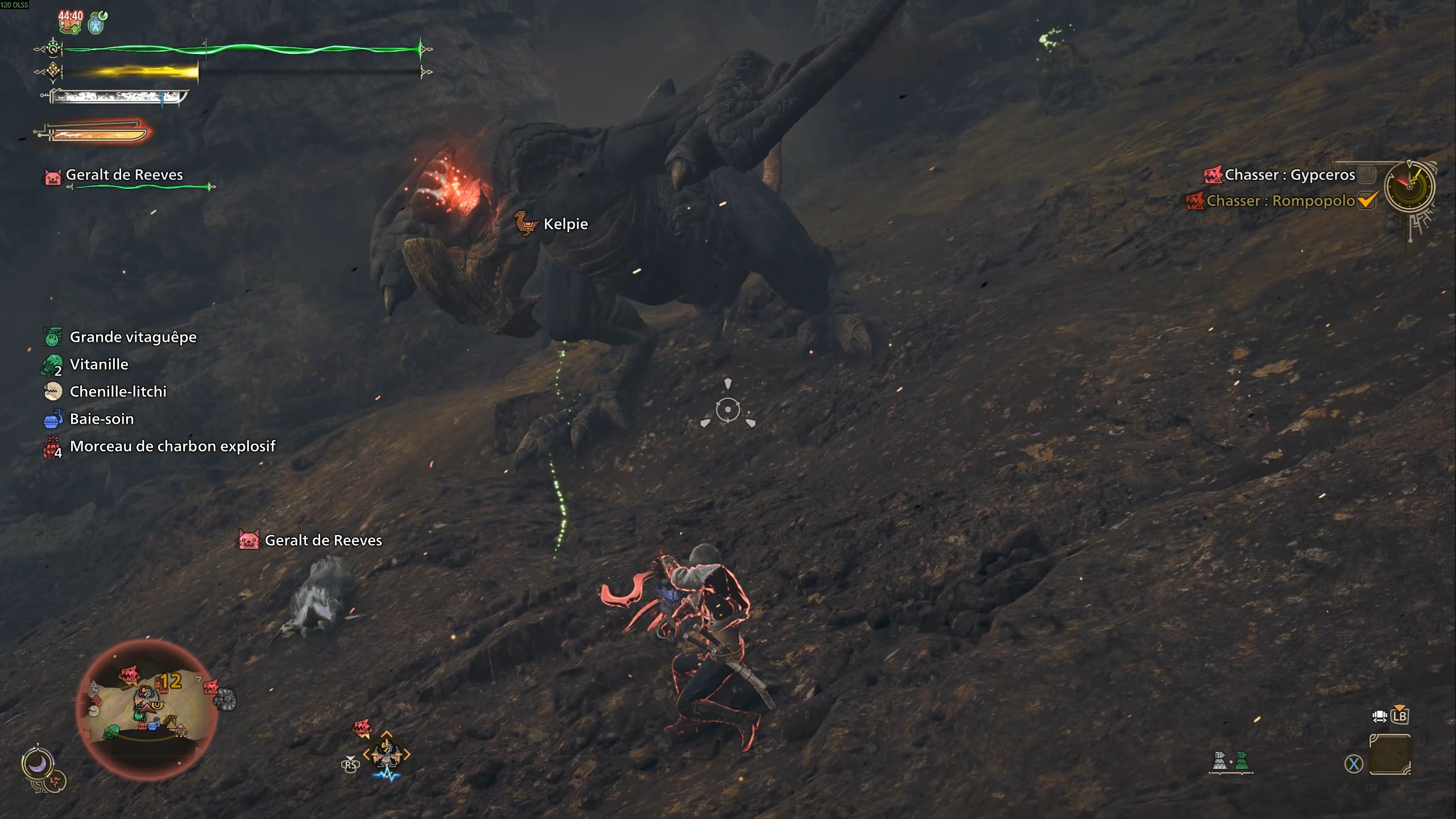The width and height of the screenshot is (1456, 819).
Task: Click the LB button prompt
Action: (1401, 718)
